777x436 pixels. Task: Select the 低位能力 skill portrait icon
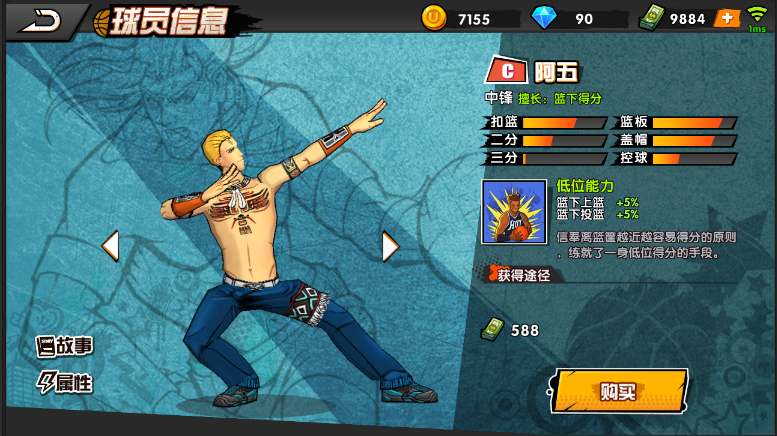(514, 212)
